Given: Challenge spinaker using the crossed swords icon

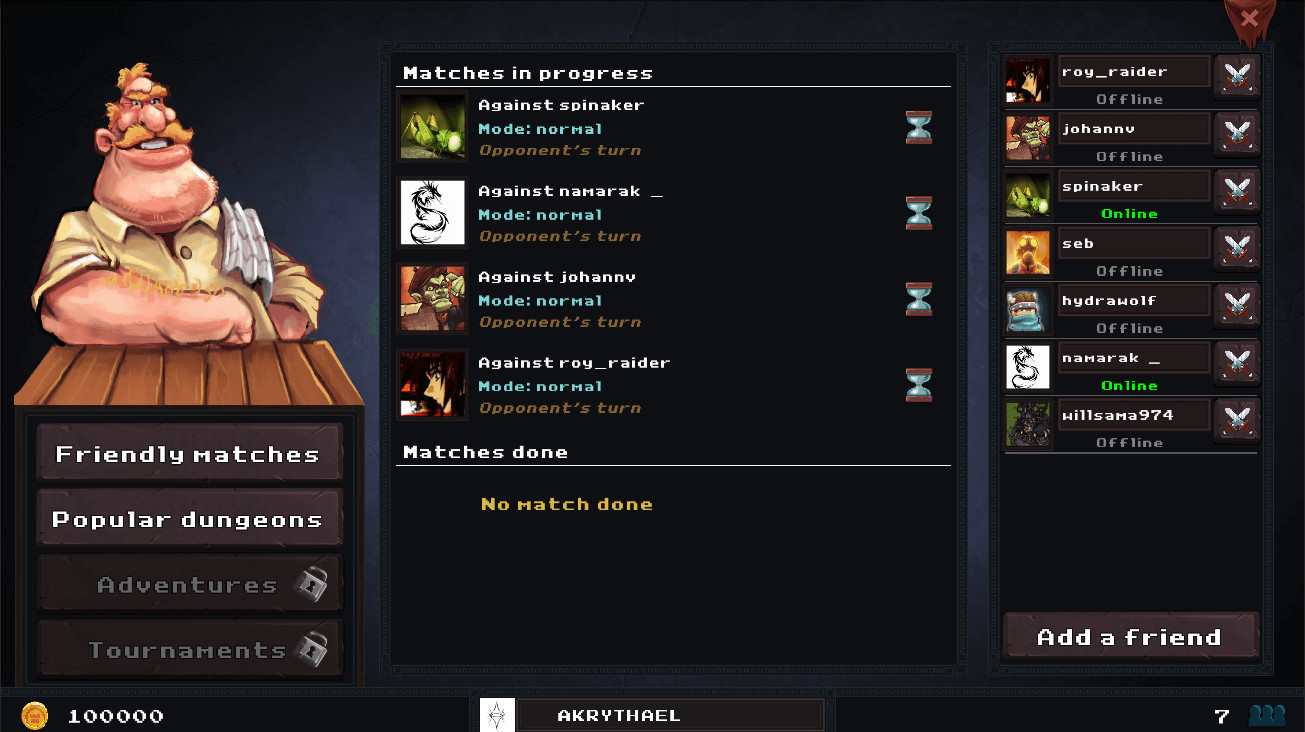Looking at the screenshot, I should pos(1237,191).
